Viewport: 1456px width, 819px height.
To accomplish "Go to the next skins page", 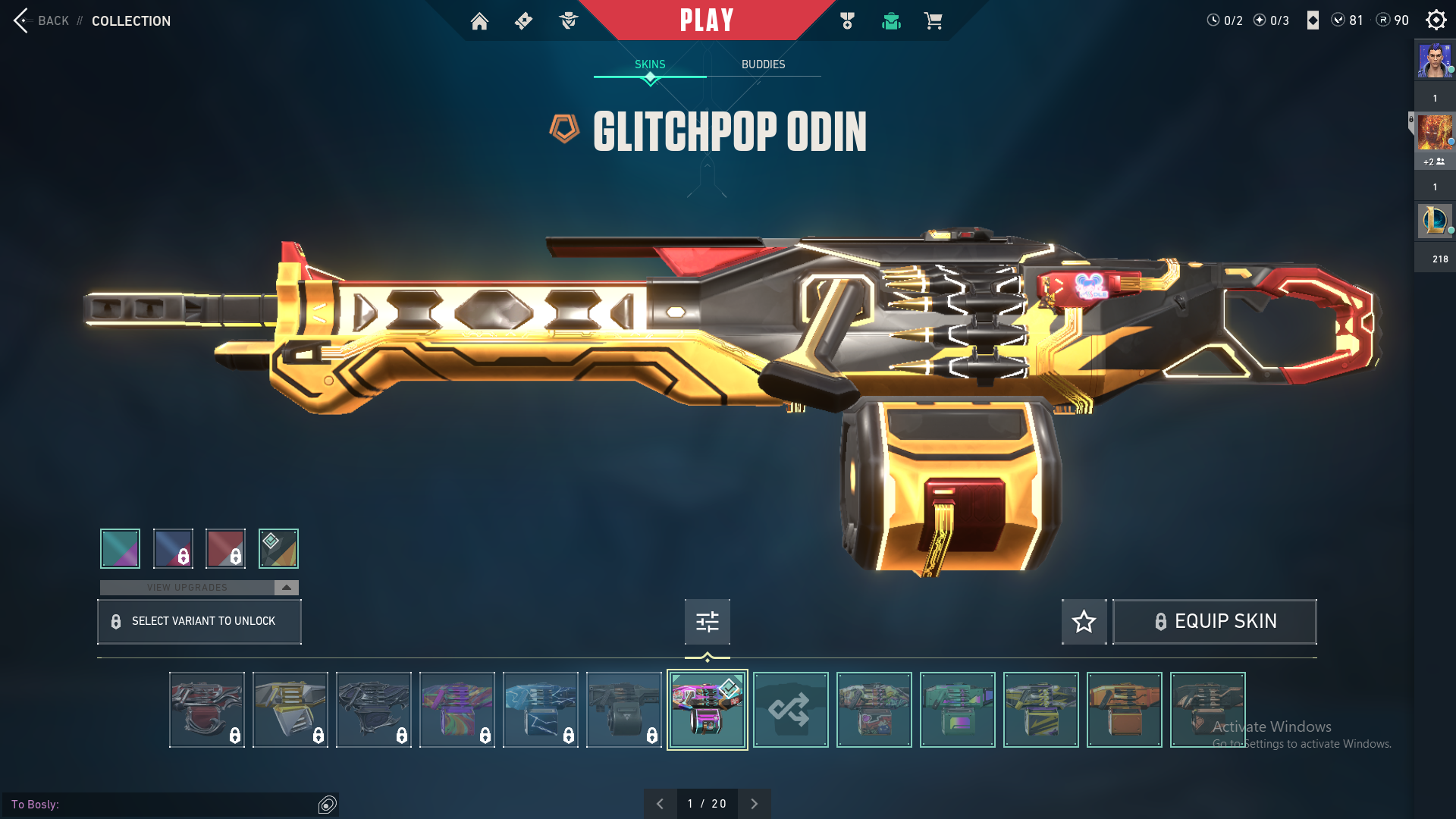I will (x=754, y=804).
